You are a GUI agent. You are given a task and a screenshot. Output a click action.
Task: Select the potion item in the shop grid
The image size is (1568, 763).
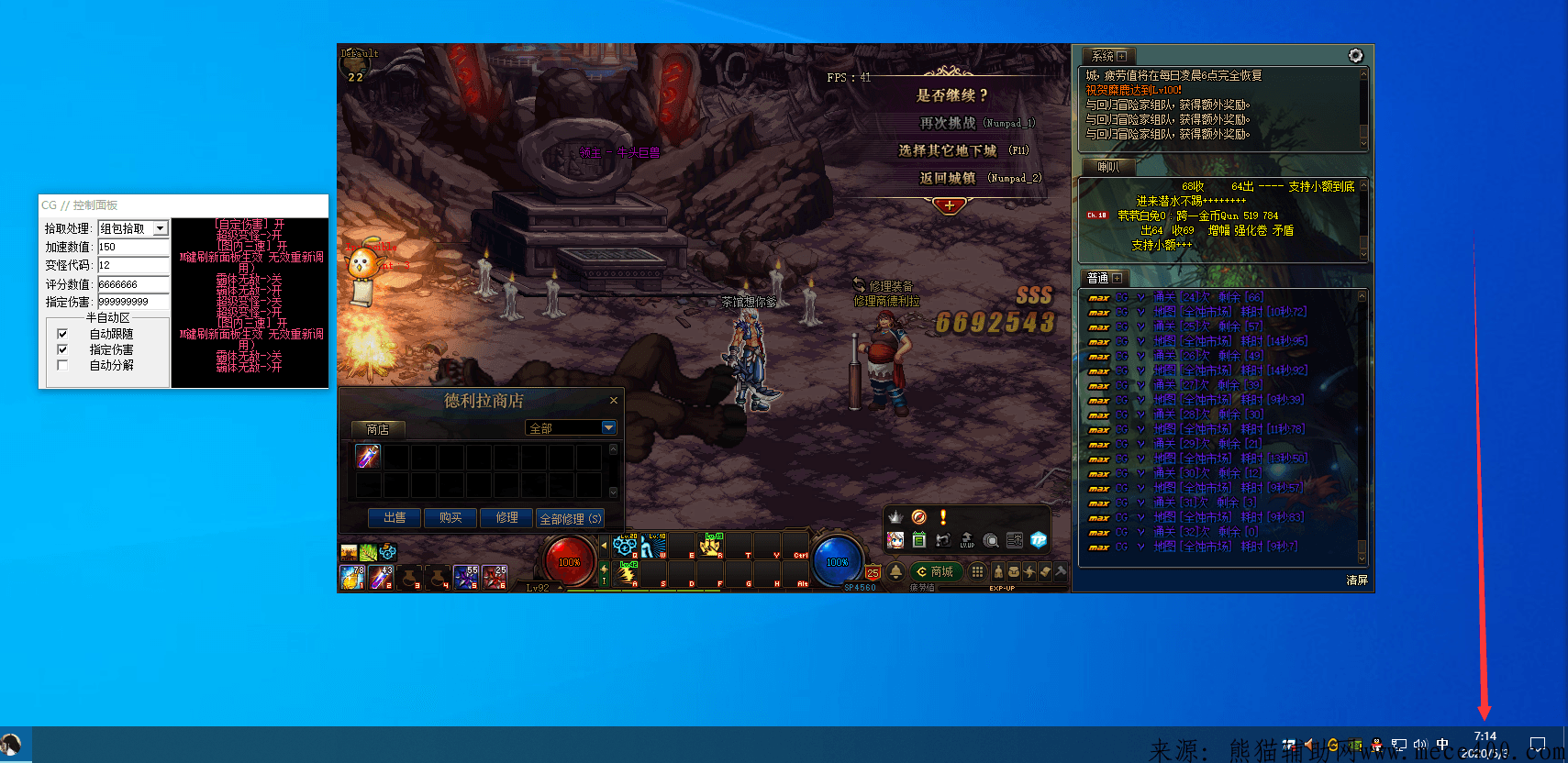click(x=368, y=456)
